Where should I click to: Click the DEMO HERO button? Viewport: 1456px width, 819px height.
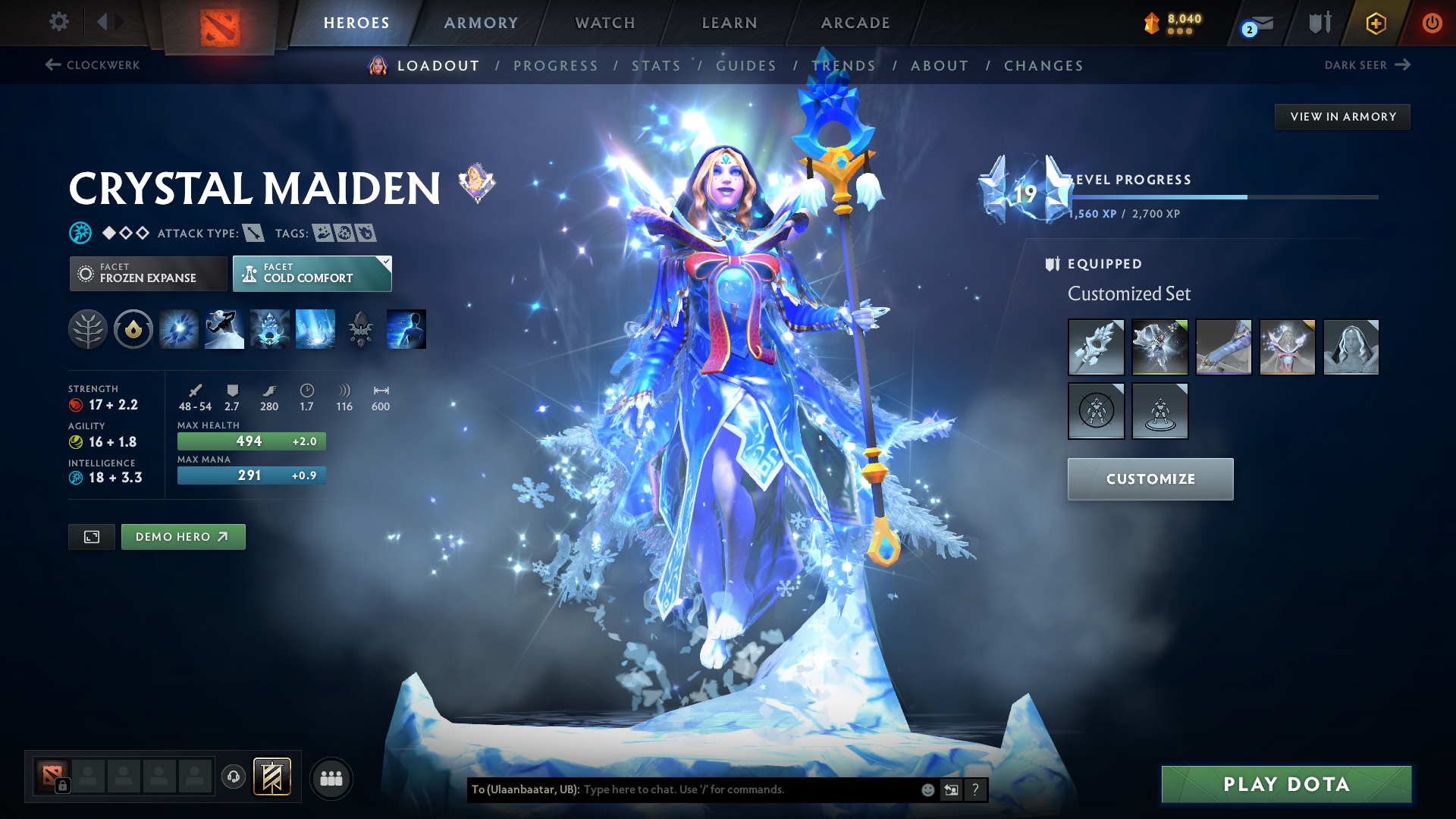pos(183,536)
